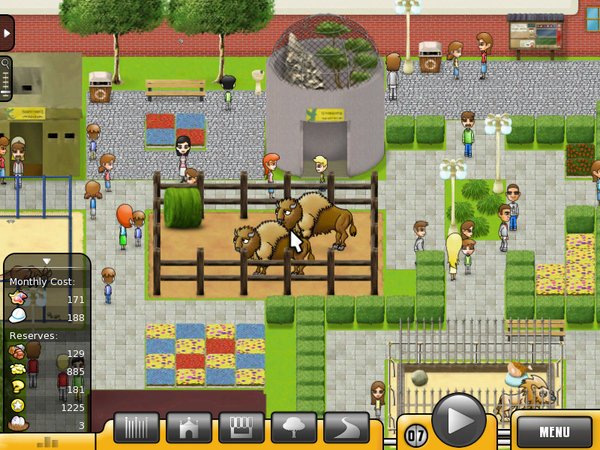Expand the side panel arrow tab
600x450 pixels.
pos(5,33)
